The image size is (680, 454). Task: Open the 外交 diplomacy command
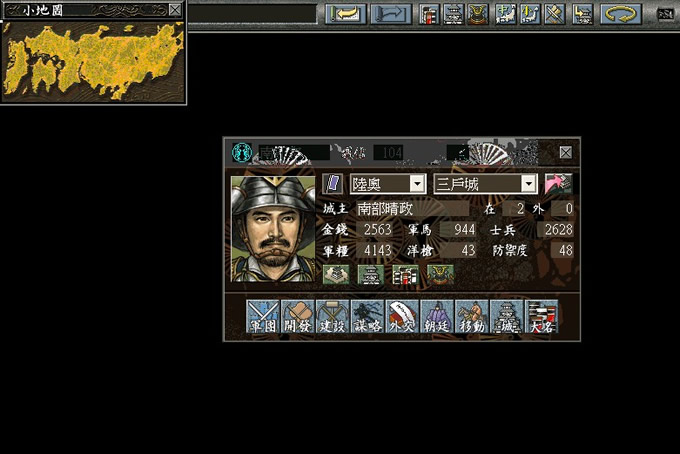pyautogui.click(x=402, y=316)
